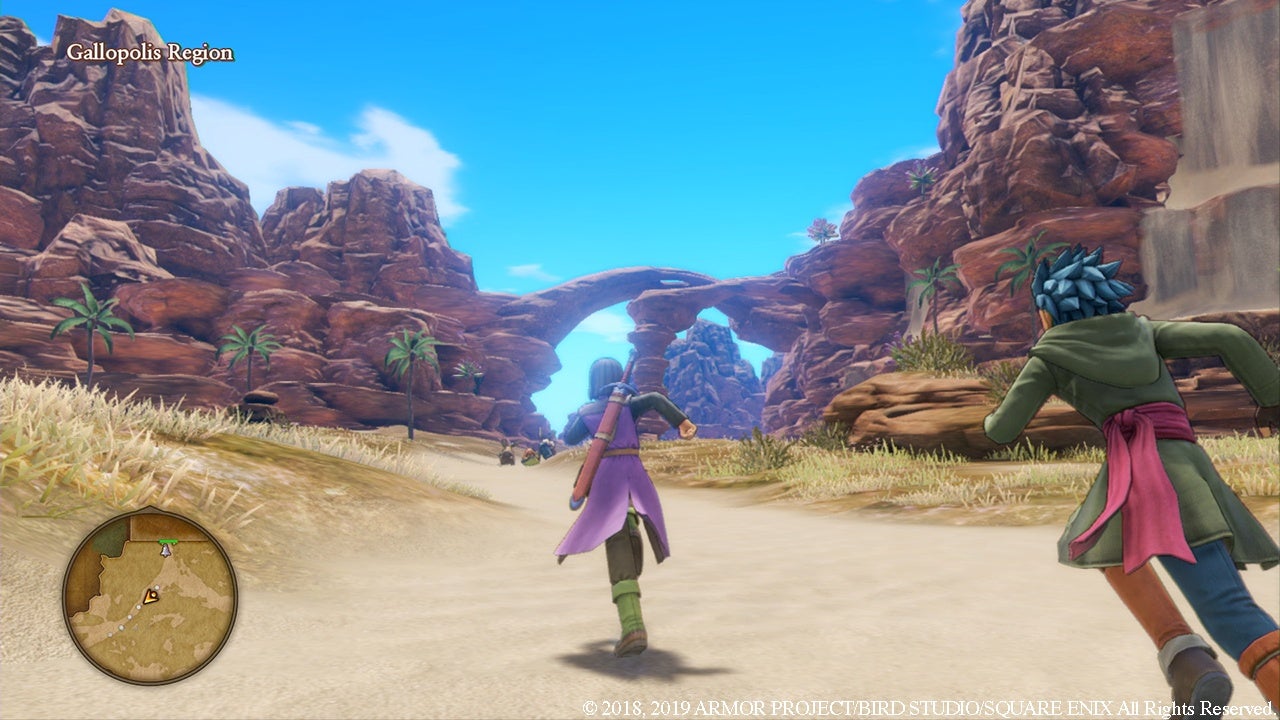Select the bell-shaped destination icon on the minimap

coord(165,549)
